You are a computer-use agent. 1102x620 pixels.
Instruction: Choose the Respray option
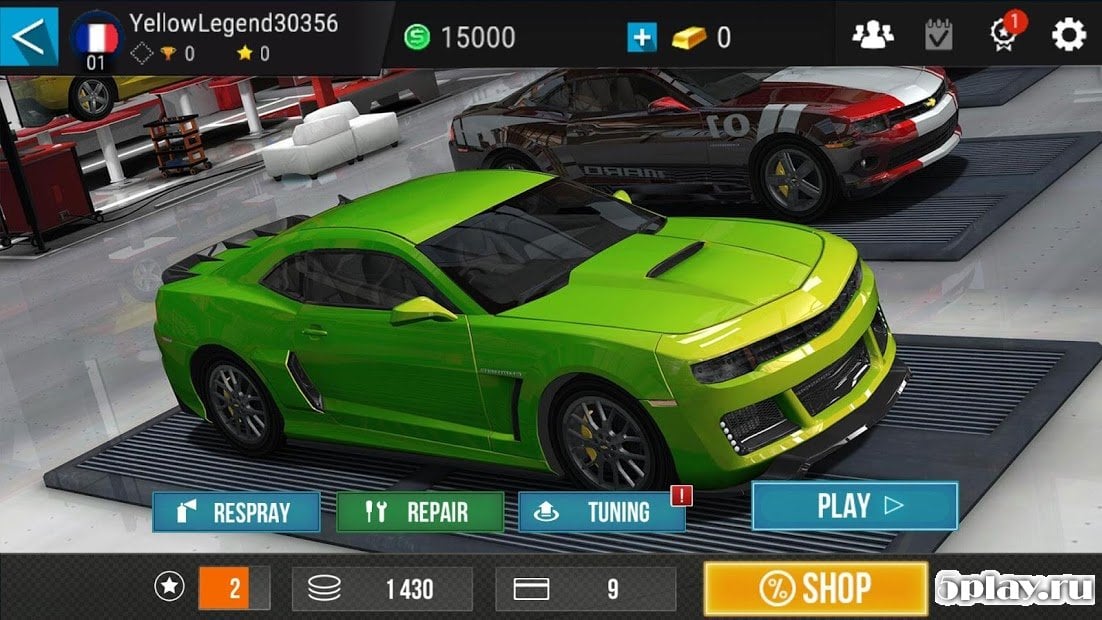237,512
